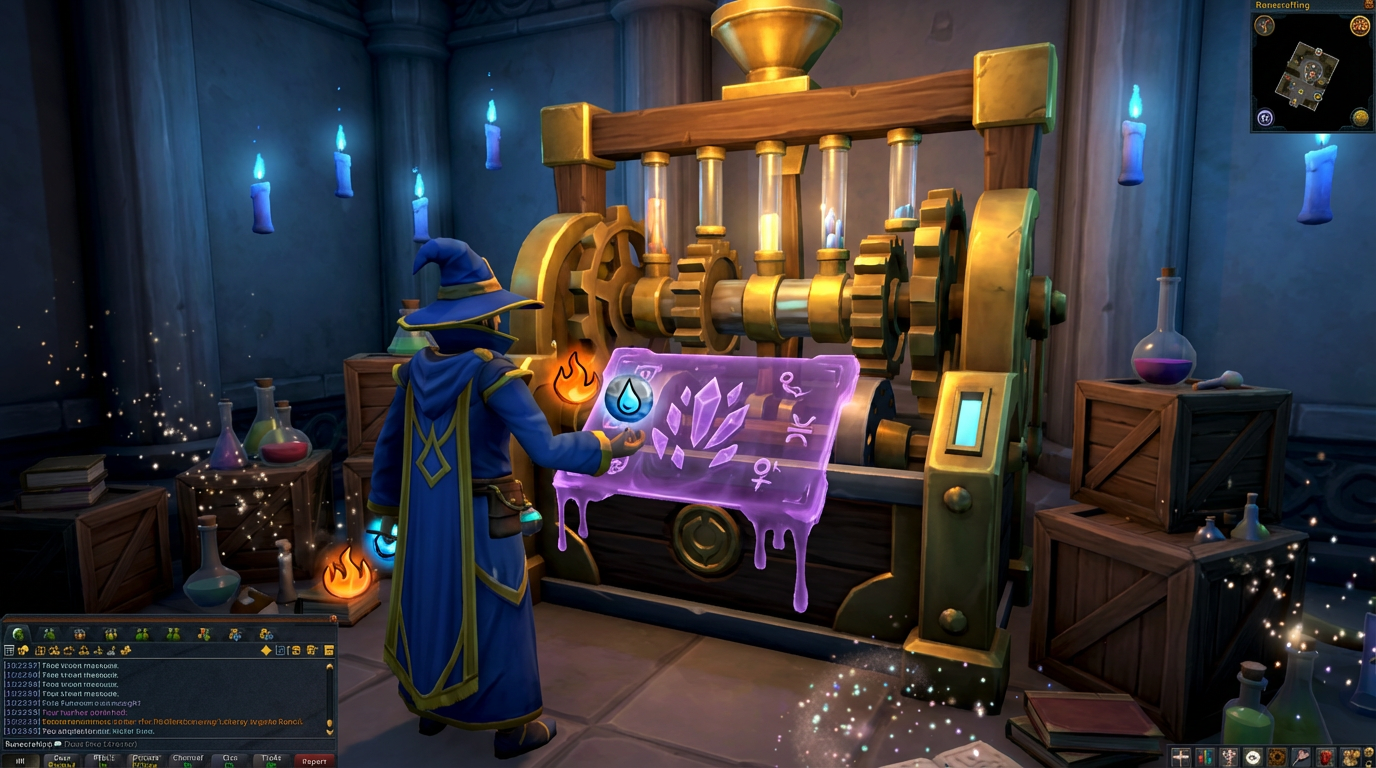Click the gold coins slot on the action bar
Image resolution: width=1376 pixels, height=768 pixels.
click(1352, 757)
